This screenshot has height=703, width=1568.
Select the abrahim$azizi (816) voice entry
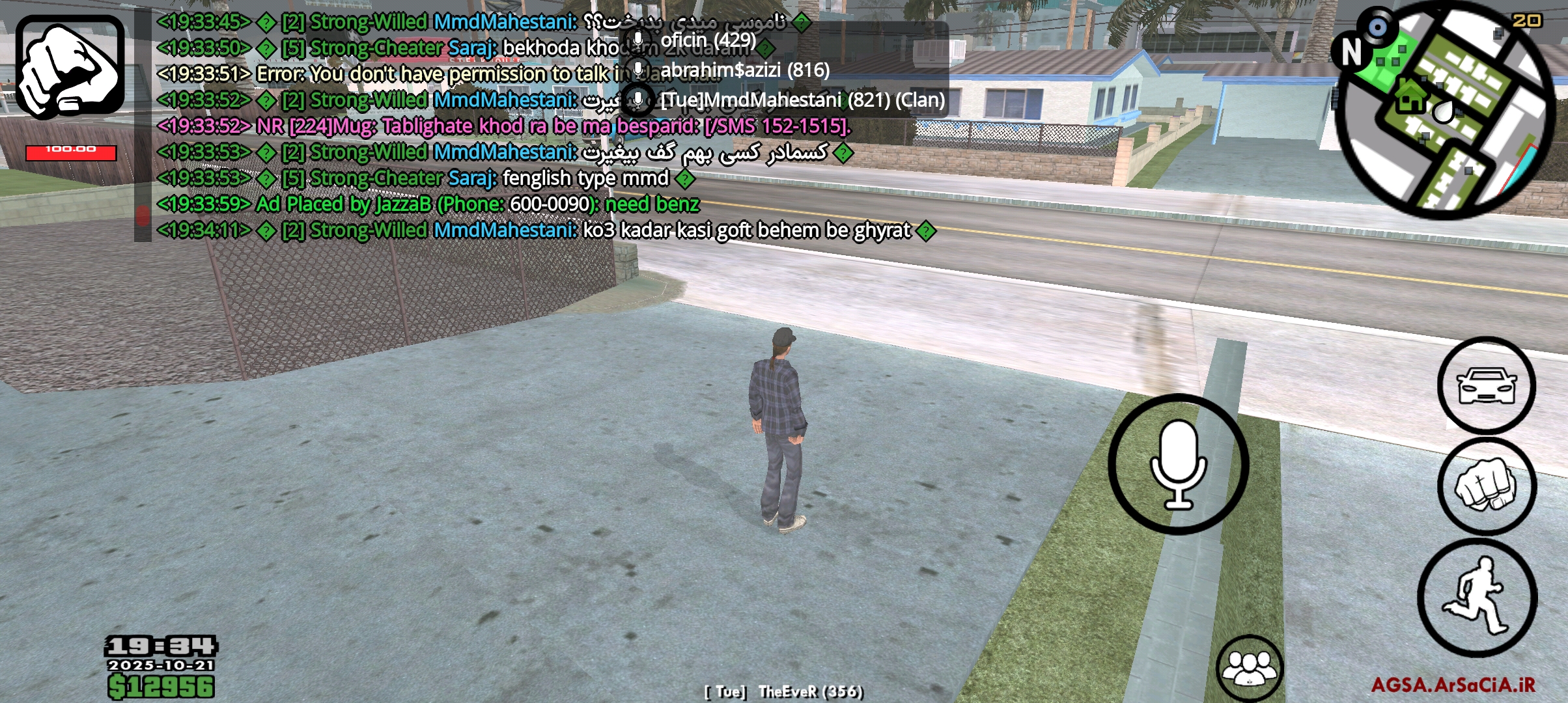coord(744,70)
